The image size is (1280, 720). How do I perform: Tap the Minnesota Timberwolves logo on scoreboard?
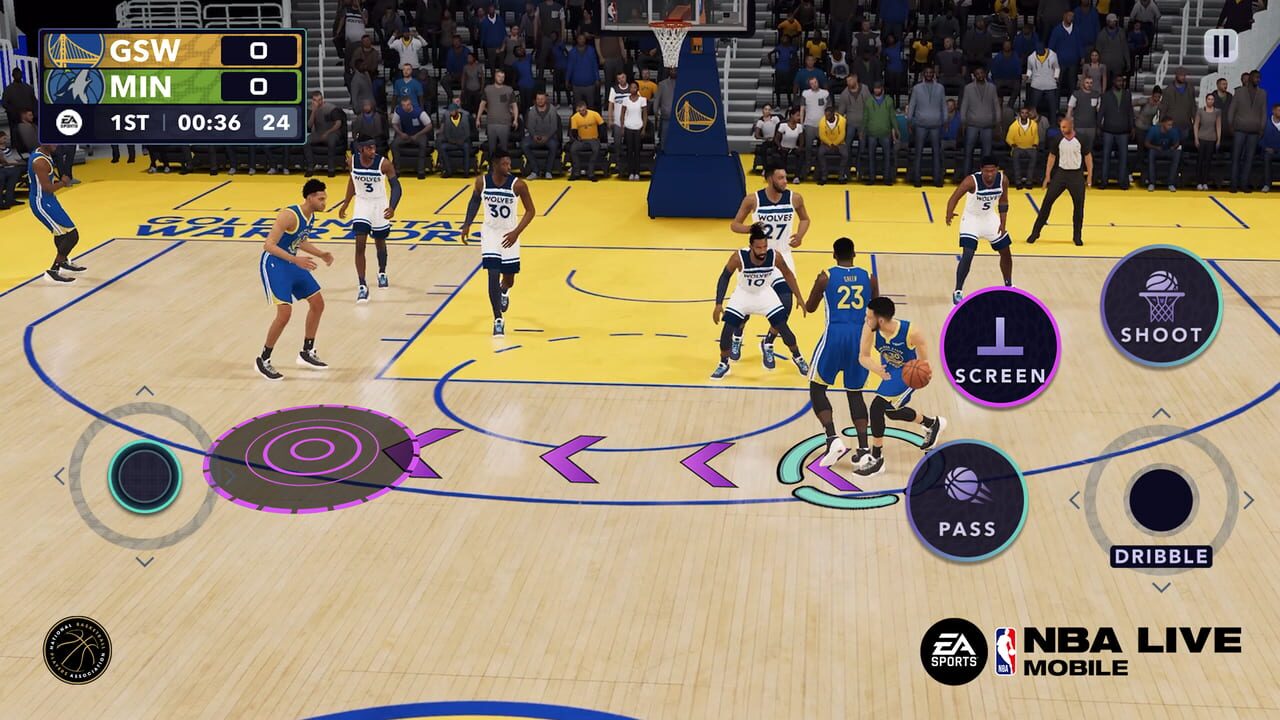[73, 85]
